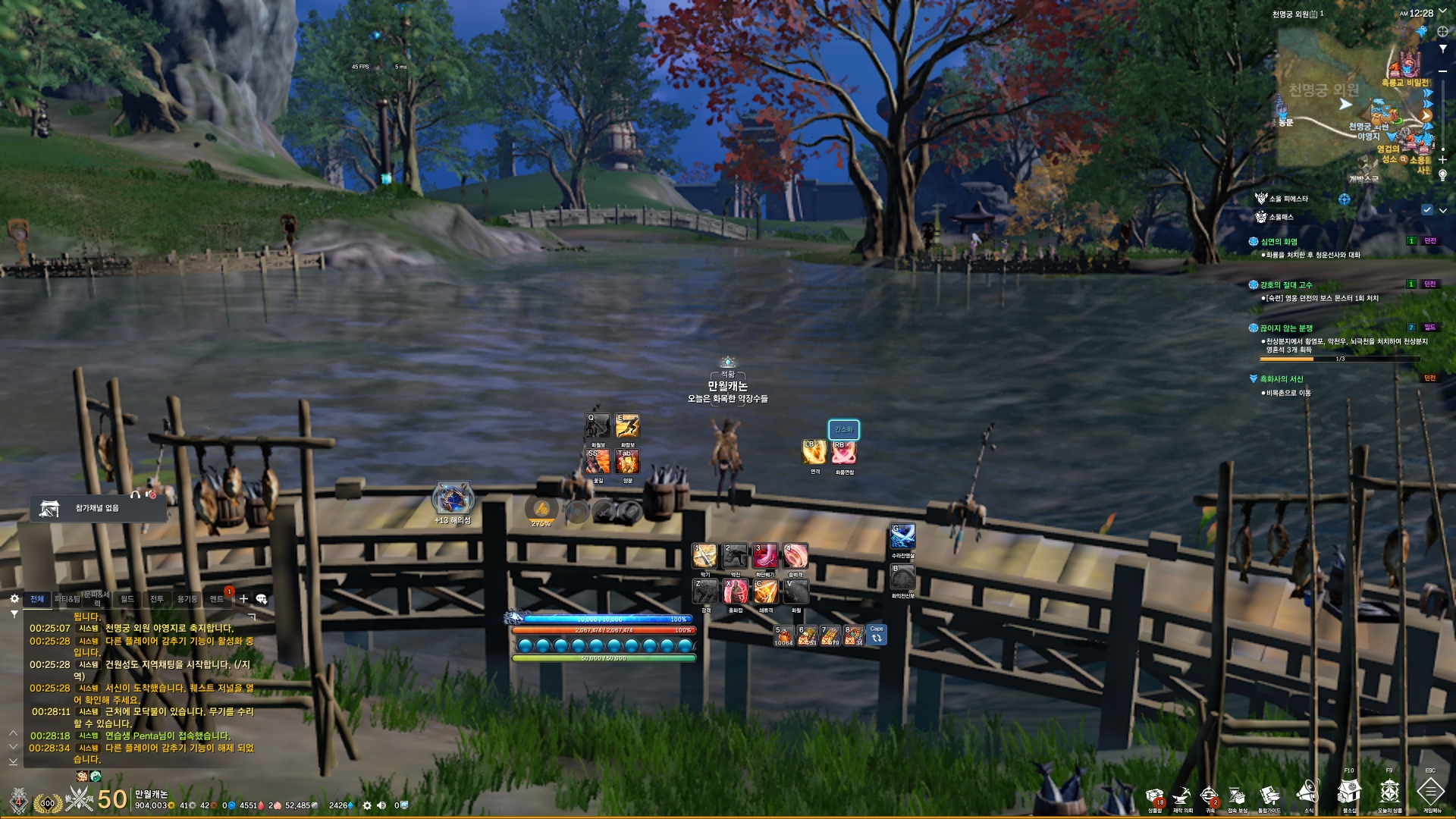Select the 끊이지 않는 분쟁 quest entry
The height and width of the screenshot is (819, 1456).
1286,328
